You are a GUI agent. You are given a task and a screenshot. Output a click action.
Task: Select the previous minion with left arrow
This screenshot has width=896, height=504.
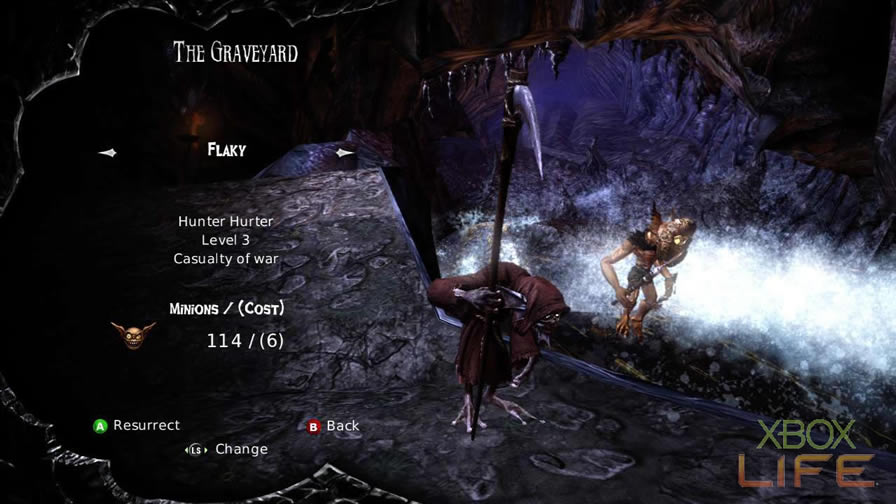[108, 152]
